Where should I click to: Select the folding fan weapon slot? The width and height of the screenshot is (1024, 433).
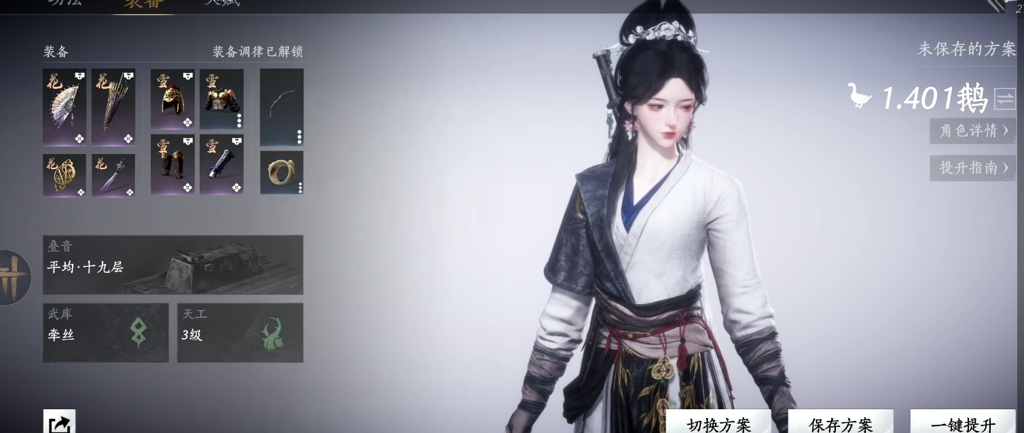pyautogui.click(x=65, y=106)
